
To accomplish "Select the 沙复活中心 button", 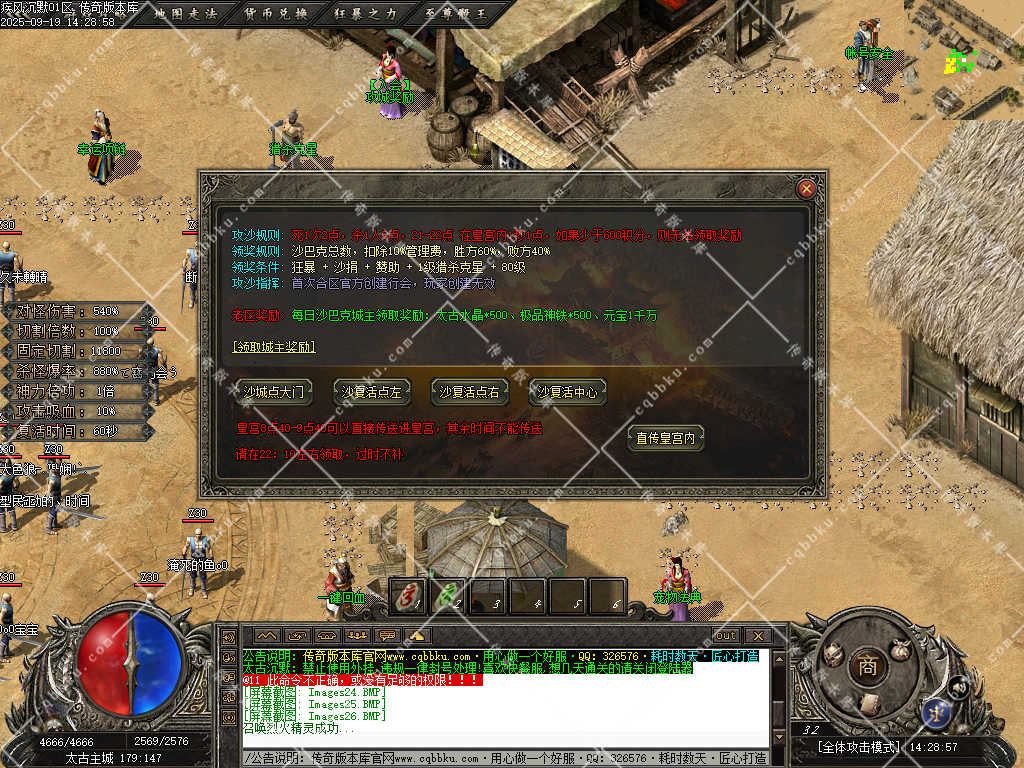I will [x=567, y=392].
